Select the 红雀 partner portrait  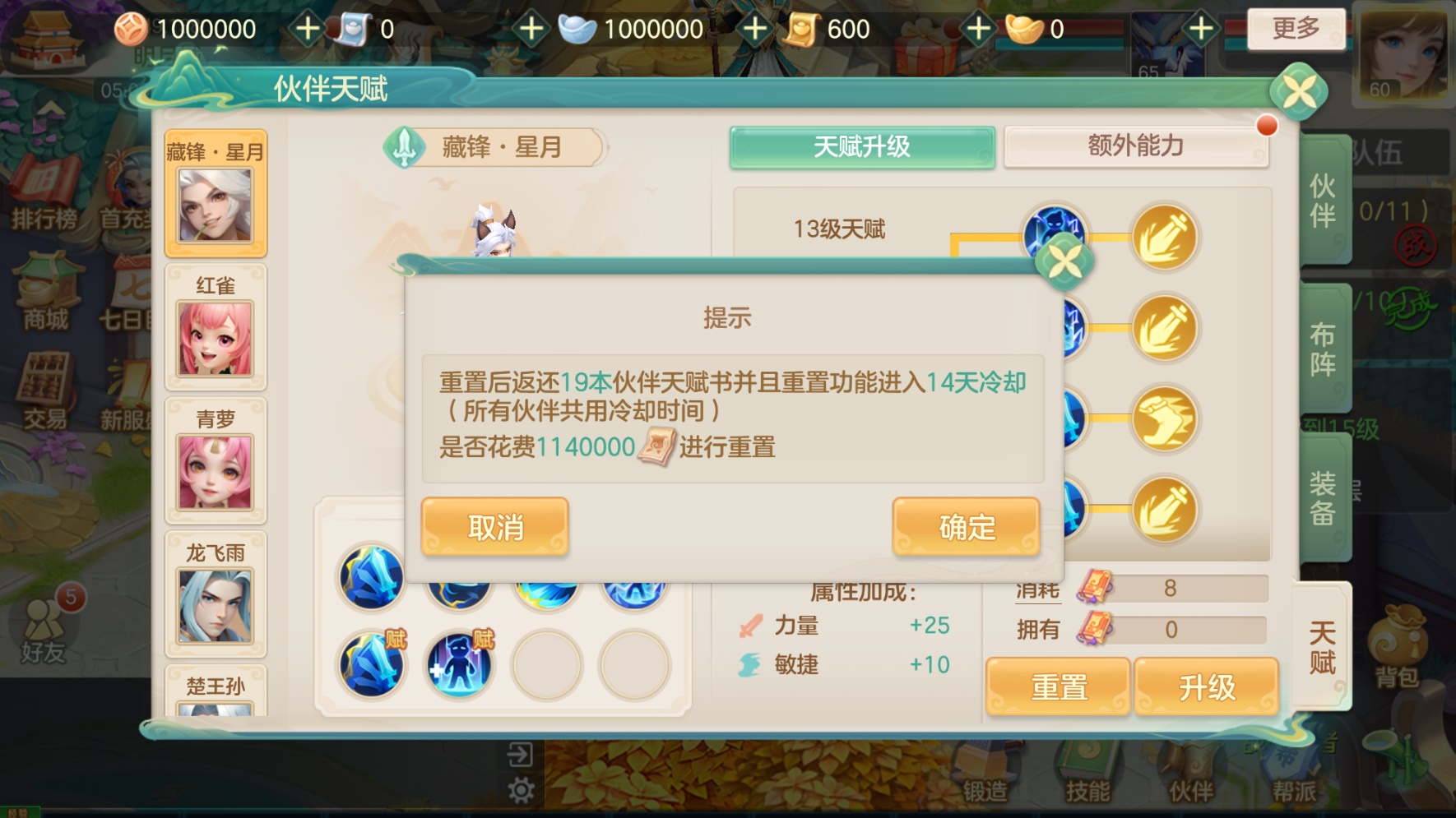point(216,337)
